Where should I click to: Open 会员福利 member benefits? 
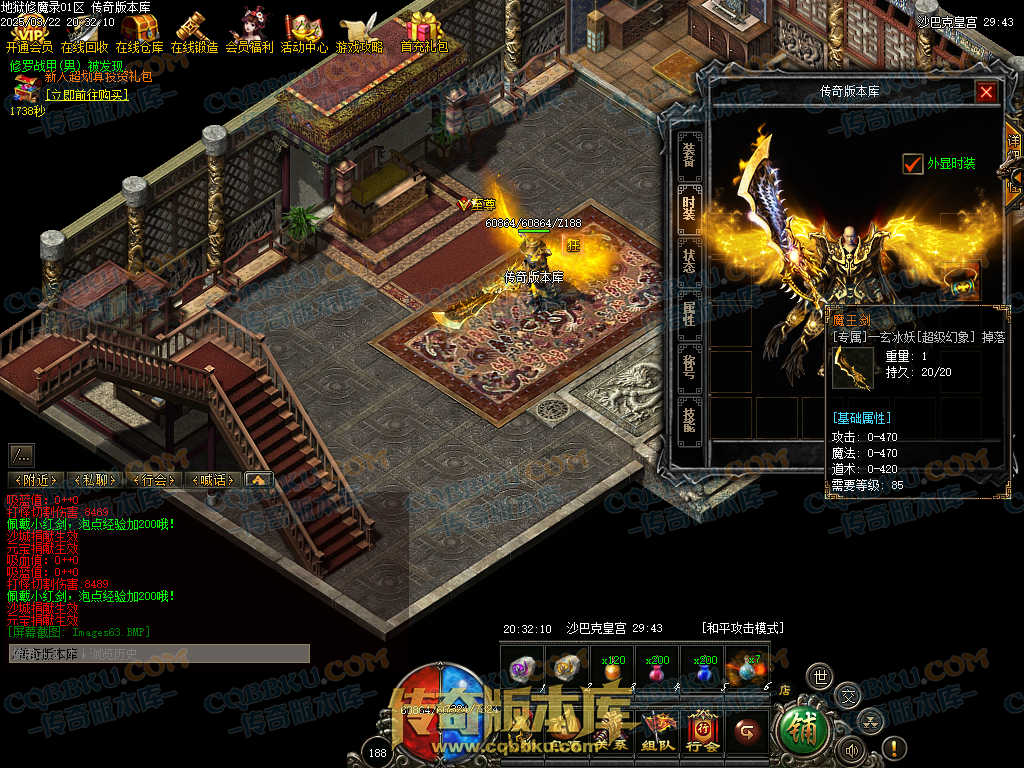249,32
